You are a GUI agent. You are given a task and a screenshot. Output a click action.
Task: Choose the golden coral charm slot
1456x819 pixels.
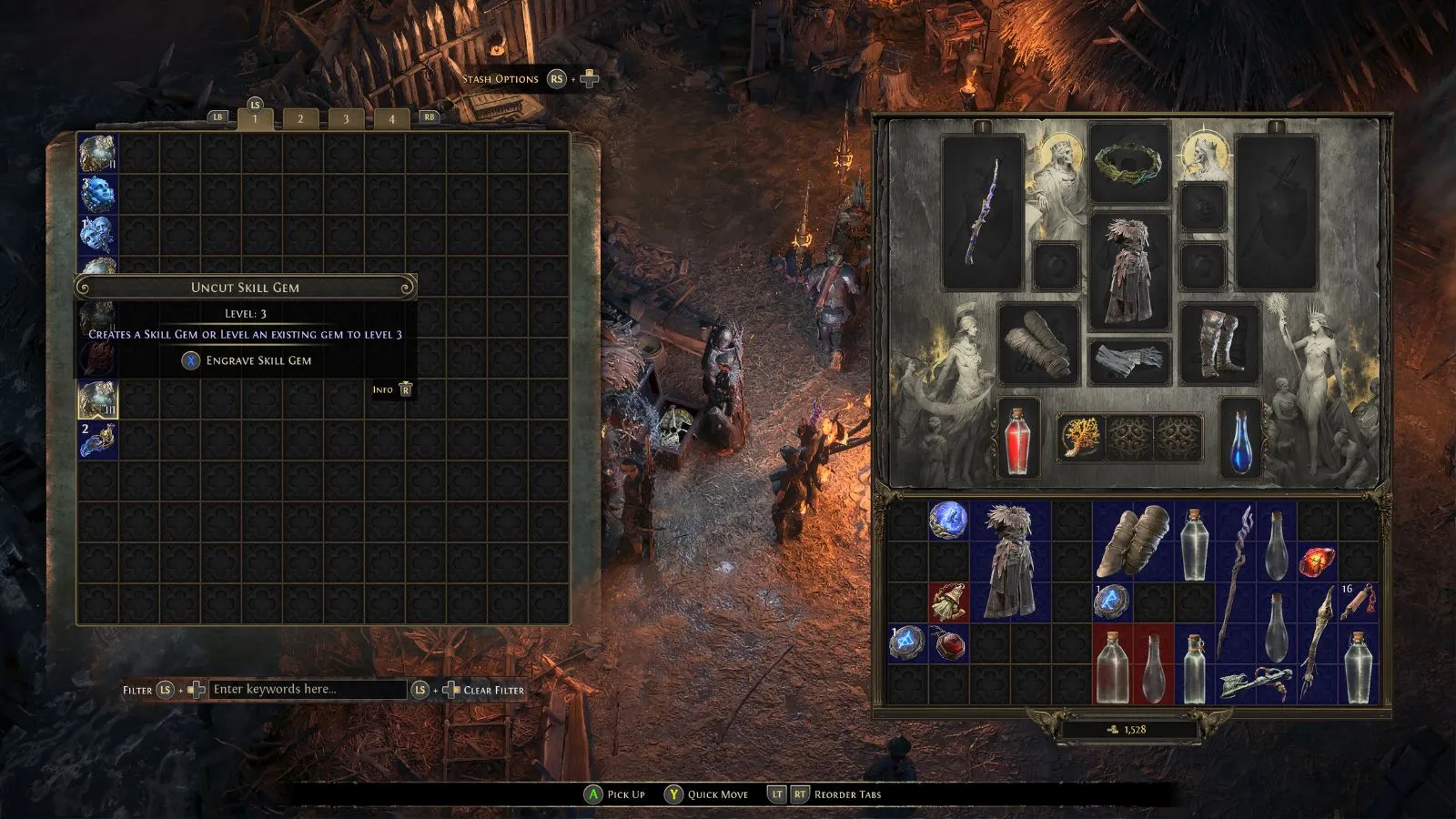1080,438
